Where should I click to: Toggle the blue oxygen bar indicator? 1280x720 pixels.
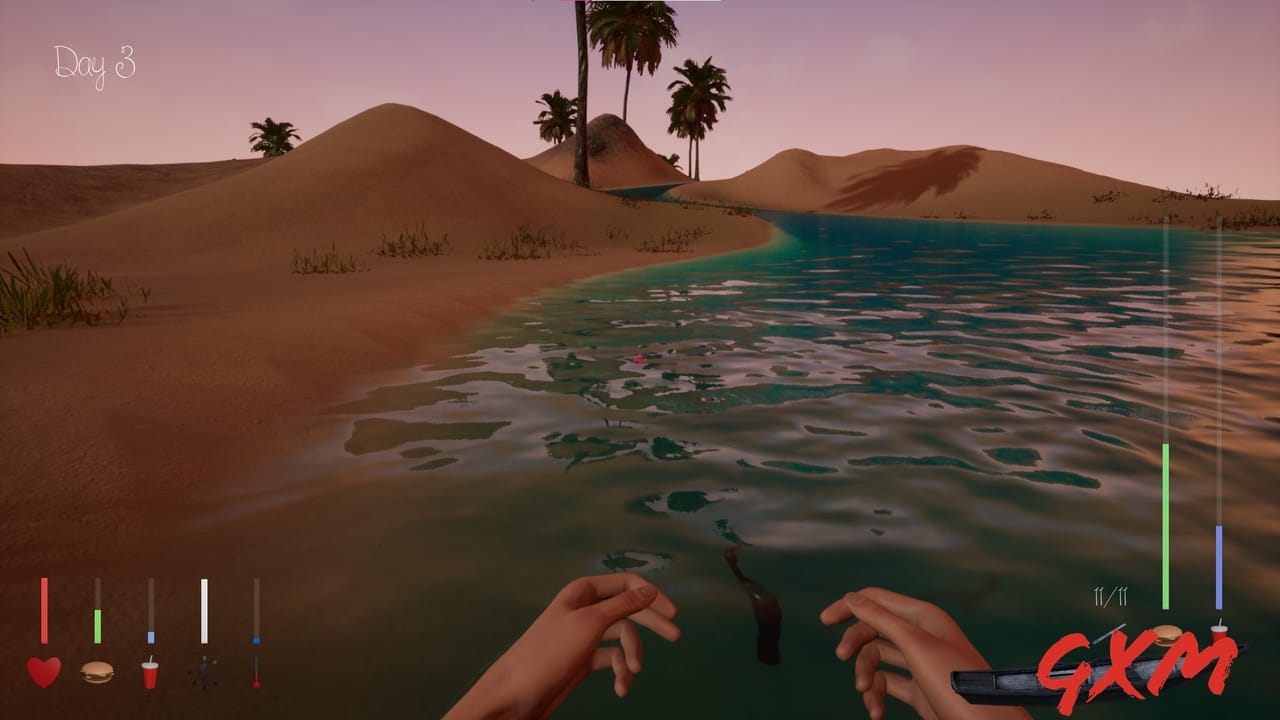[1218, 565]
